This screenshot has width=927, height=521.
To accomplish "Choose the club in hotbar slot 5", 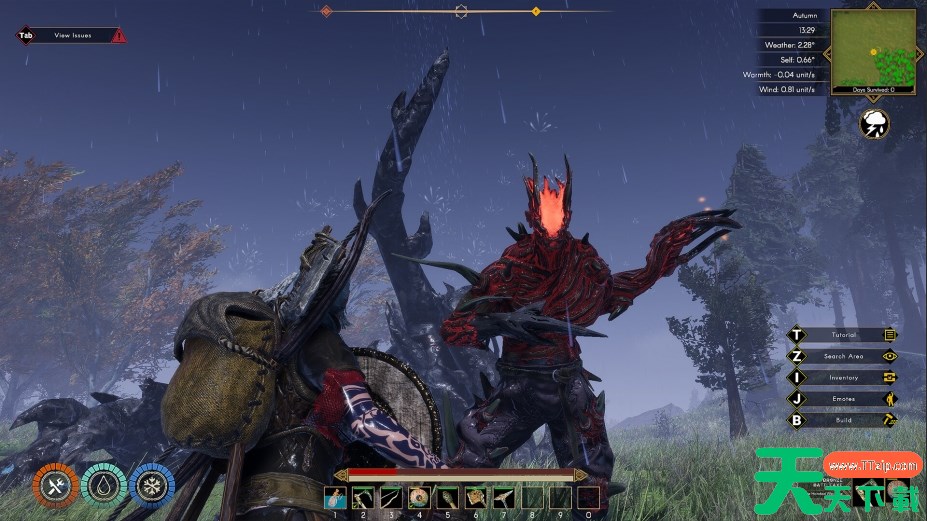I will [447, 498].
